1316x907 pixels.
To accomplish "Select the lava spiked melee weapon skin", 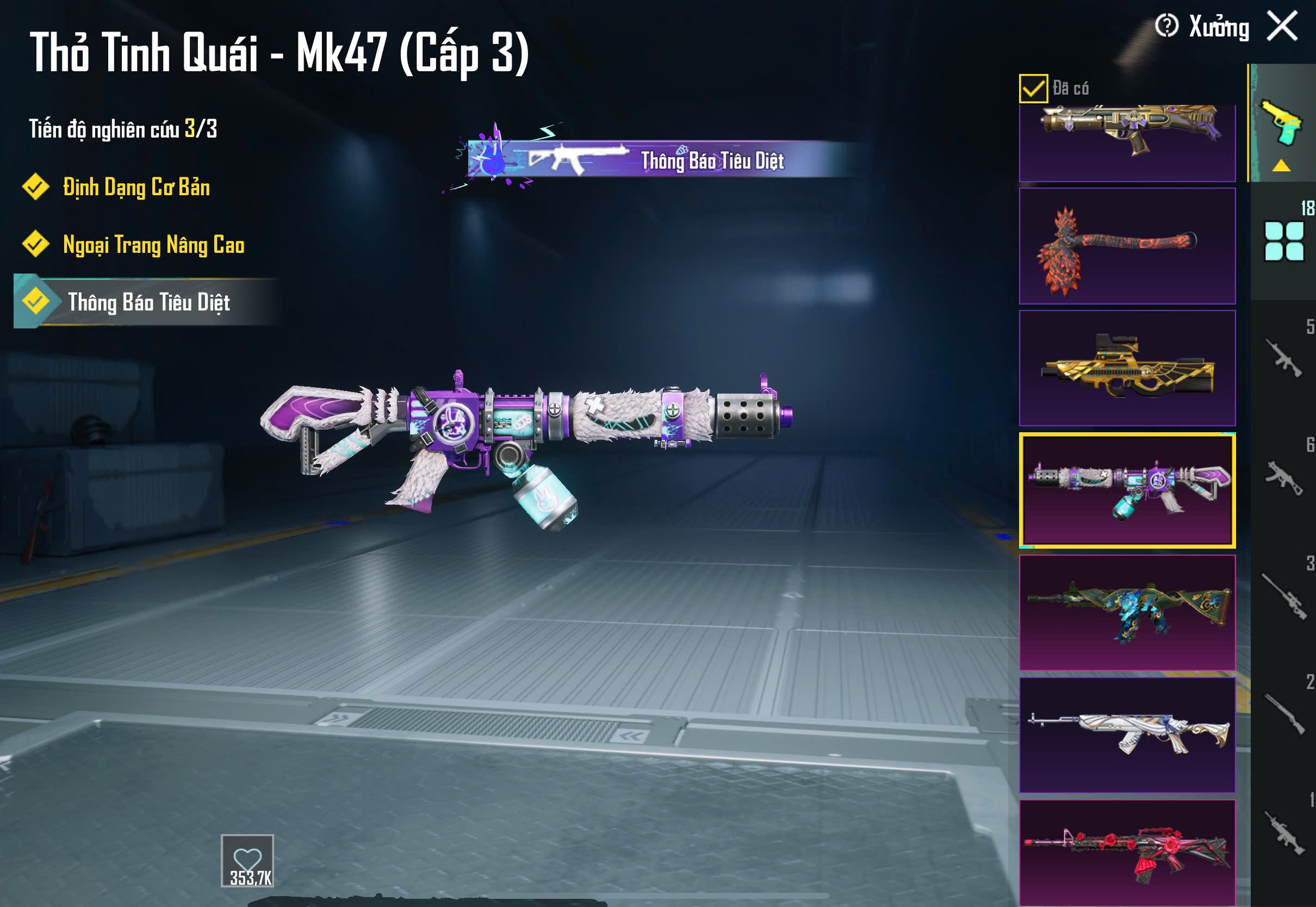I will 1127,246.
